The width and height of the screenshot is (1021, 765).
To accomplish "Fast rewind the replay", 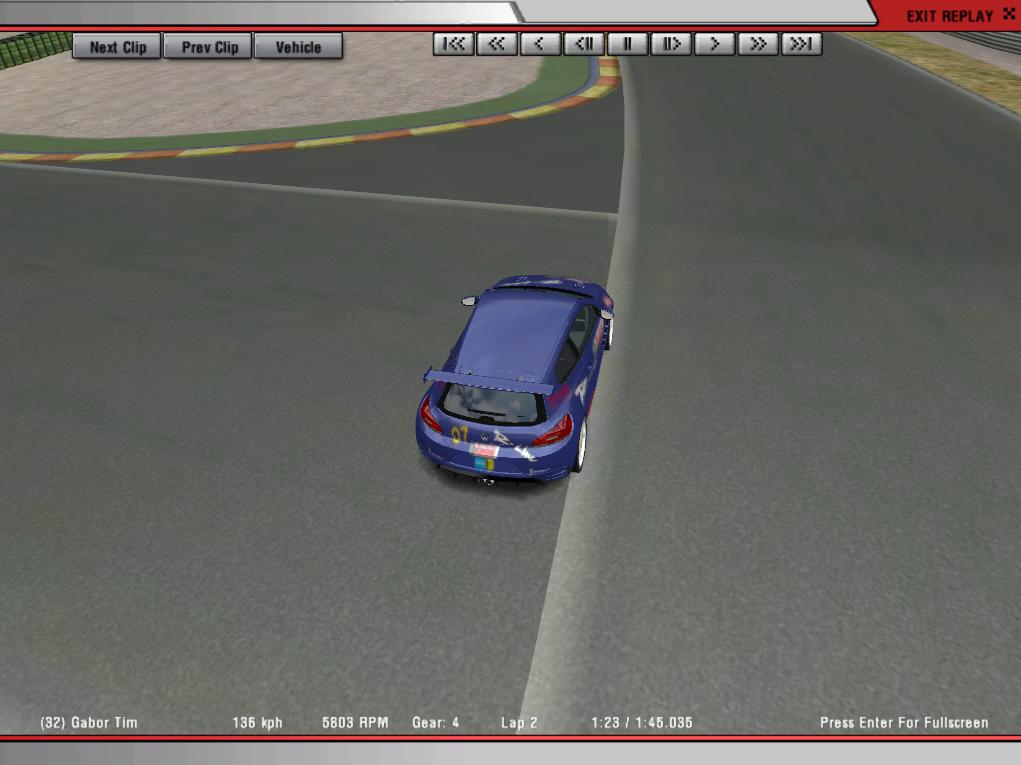I will coord(497,44).
